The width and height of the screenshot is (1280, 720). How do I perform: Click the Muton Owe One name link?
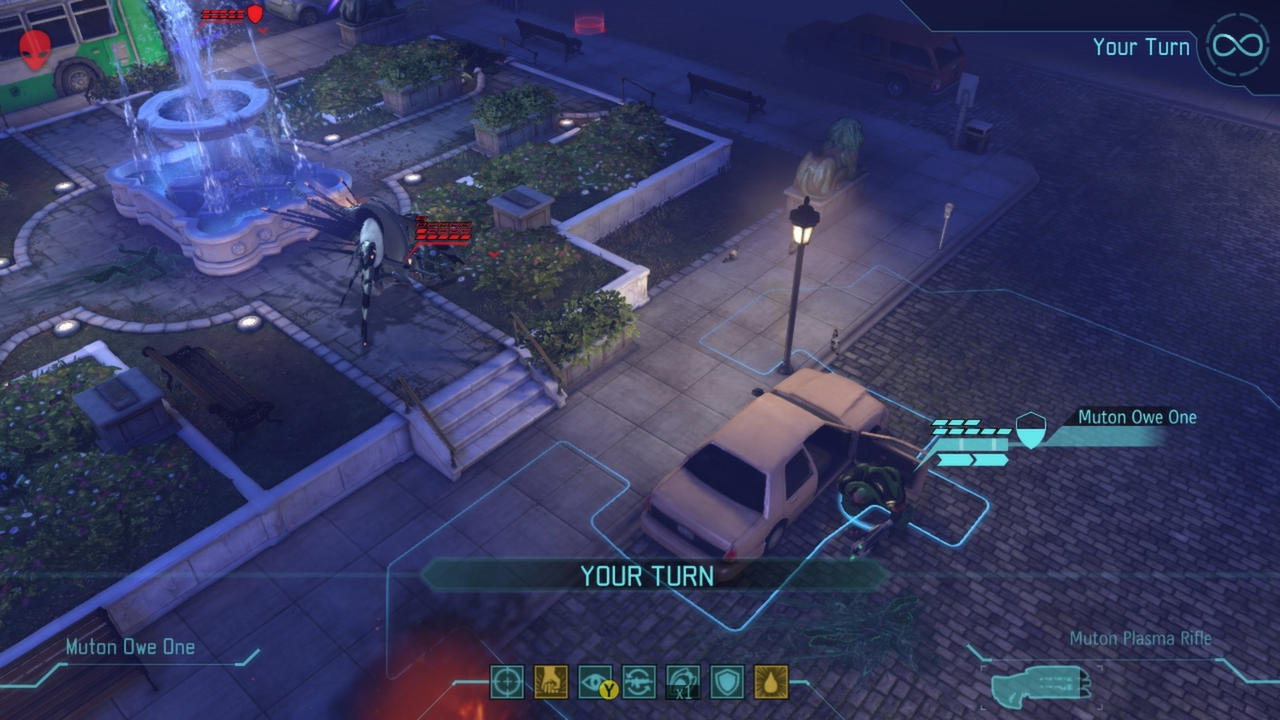click(x=1135, y=417)
